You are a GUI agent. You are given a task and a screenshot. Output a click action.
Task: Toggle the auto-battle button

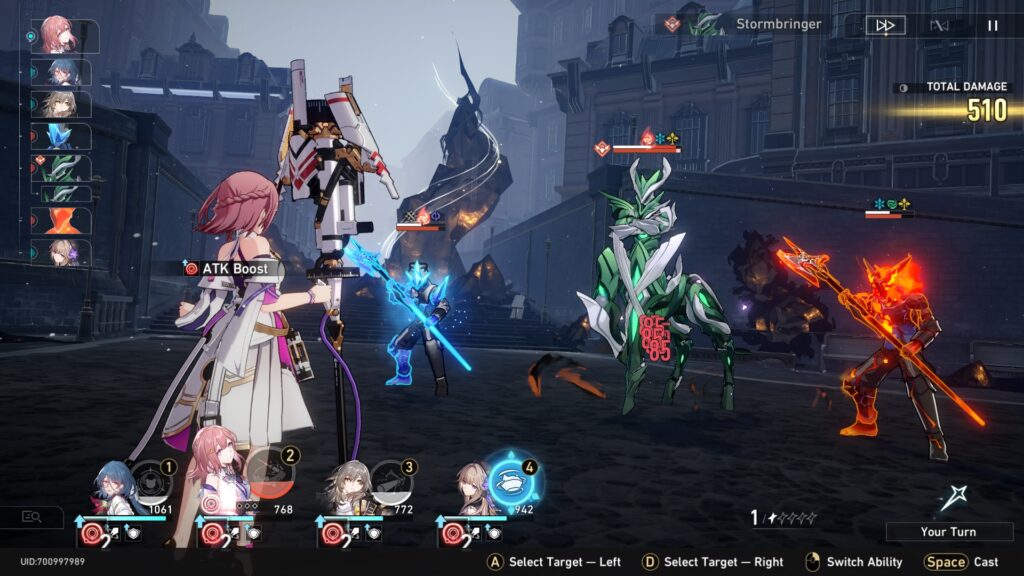click(939, 25)
